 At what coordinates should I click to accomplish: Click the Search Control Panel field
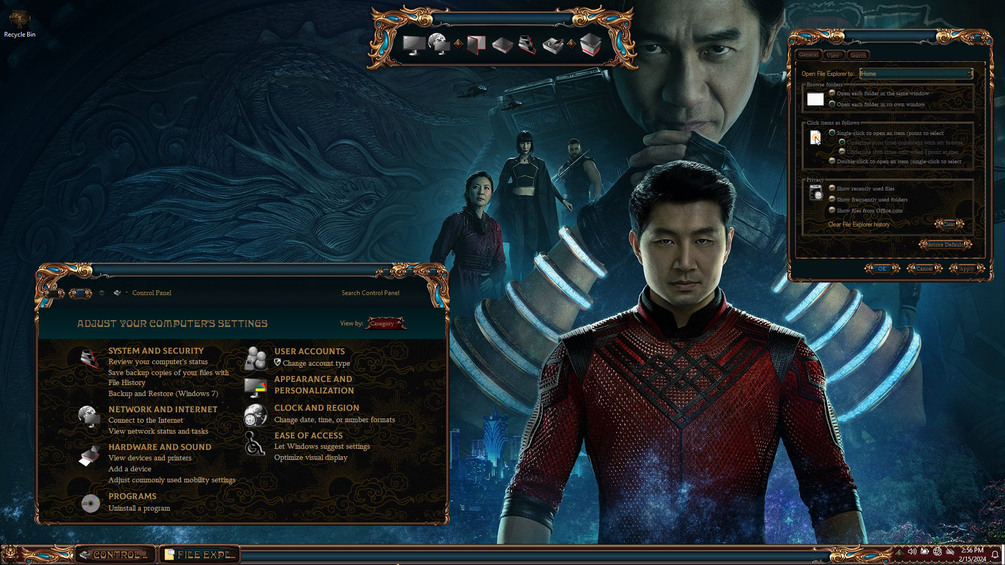point(370,293)
